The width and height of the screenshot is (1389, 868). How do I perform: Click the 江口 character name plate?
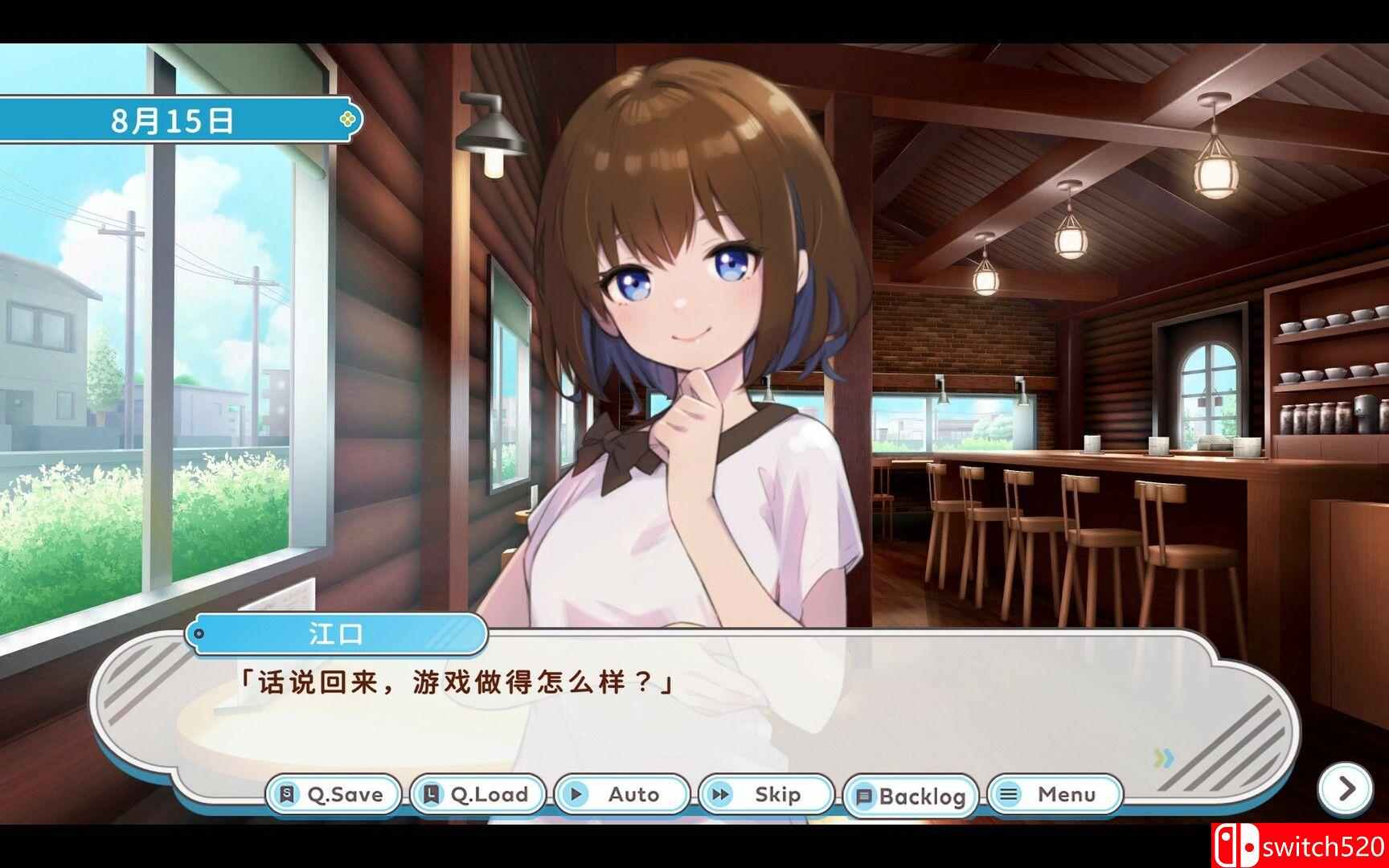[x=338, y=634]
